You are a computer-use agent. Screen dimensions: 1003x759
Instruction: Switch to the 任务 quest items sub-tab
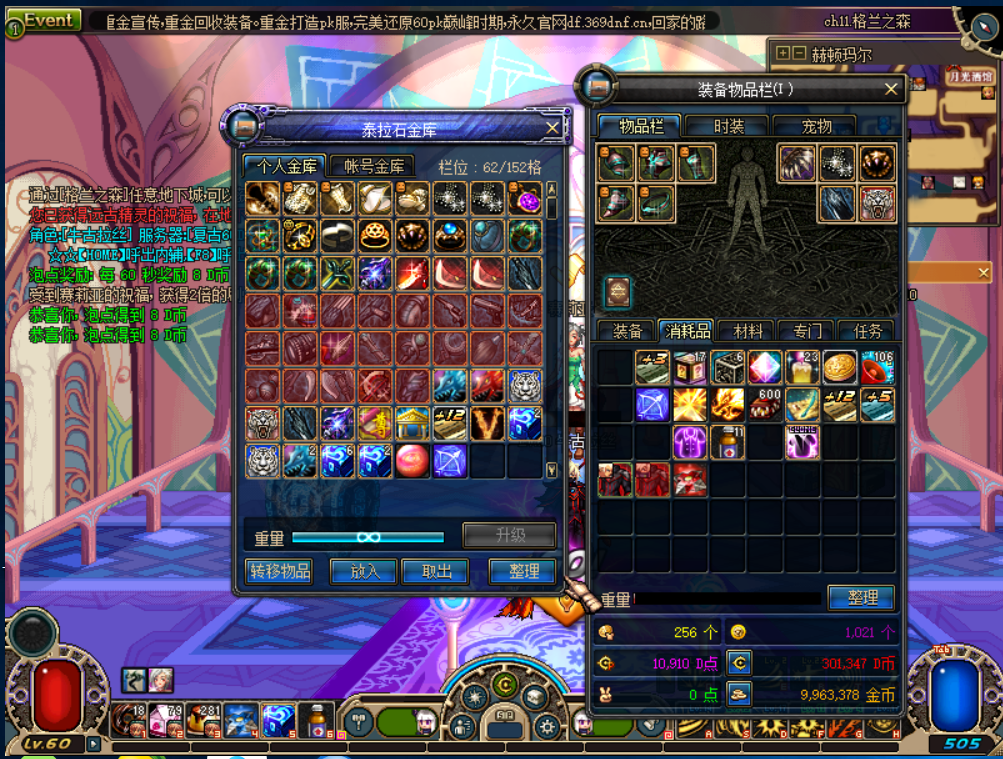[866, 331]
